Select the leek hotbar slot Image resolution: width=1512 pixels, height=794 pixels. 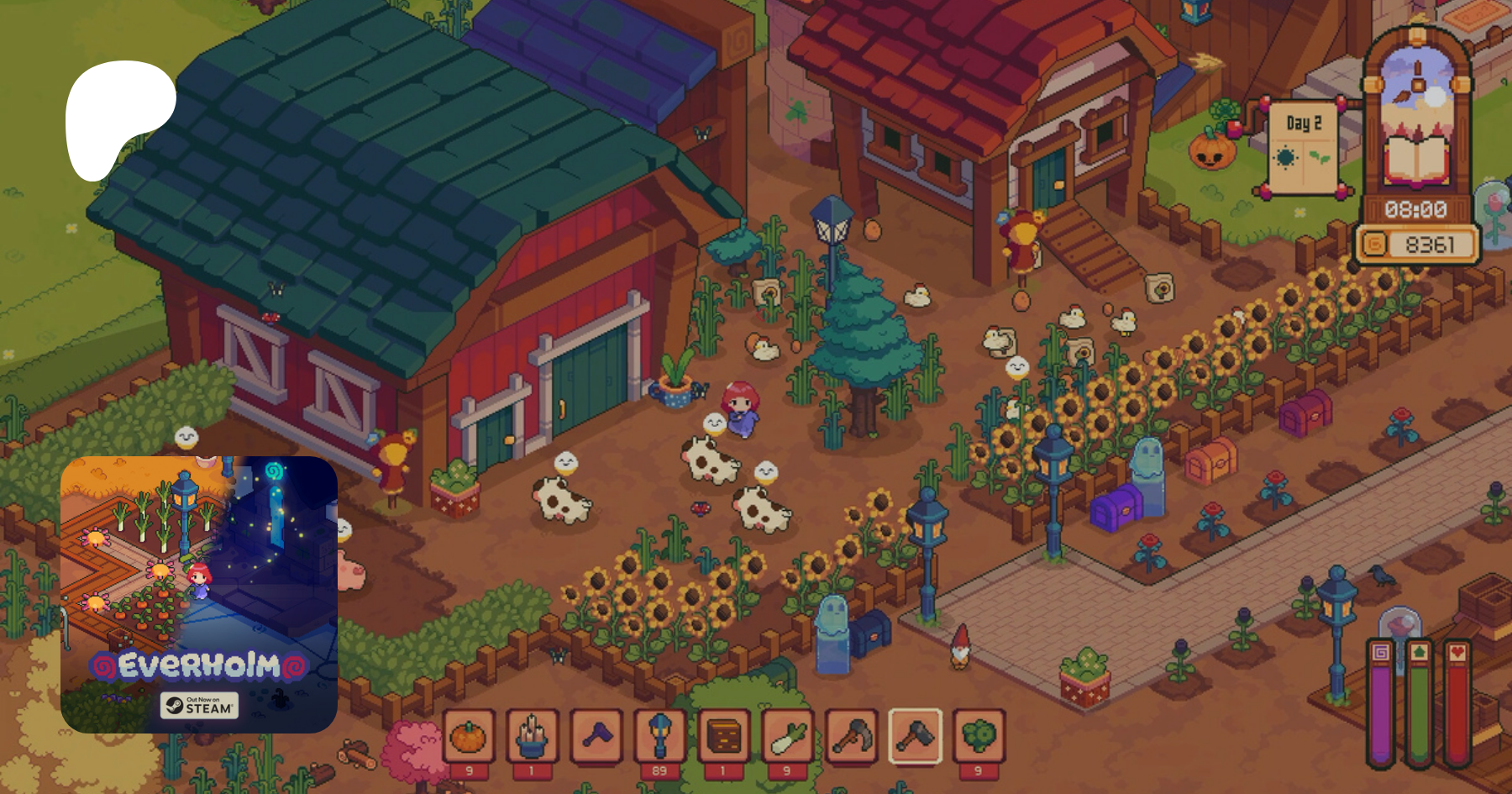pos(788,737)
